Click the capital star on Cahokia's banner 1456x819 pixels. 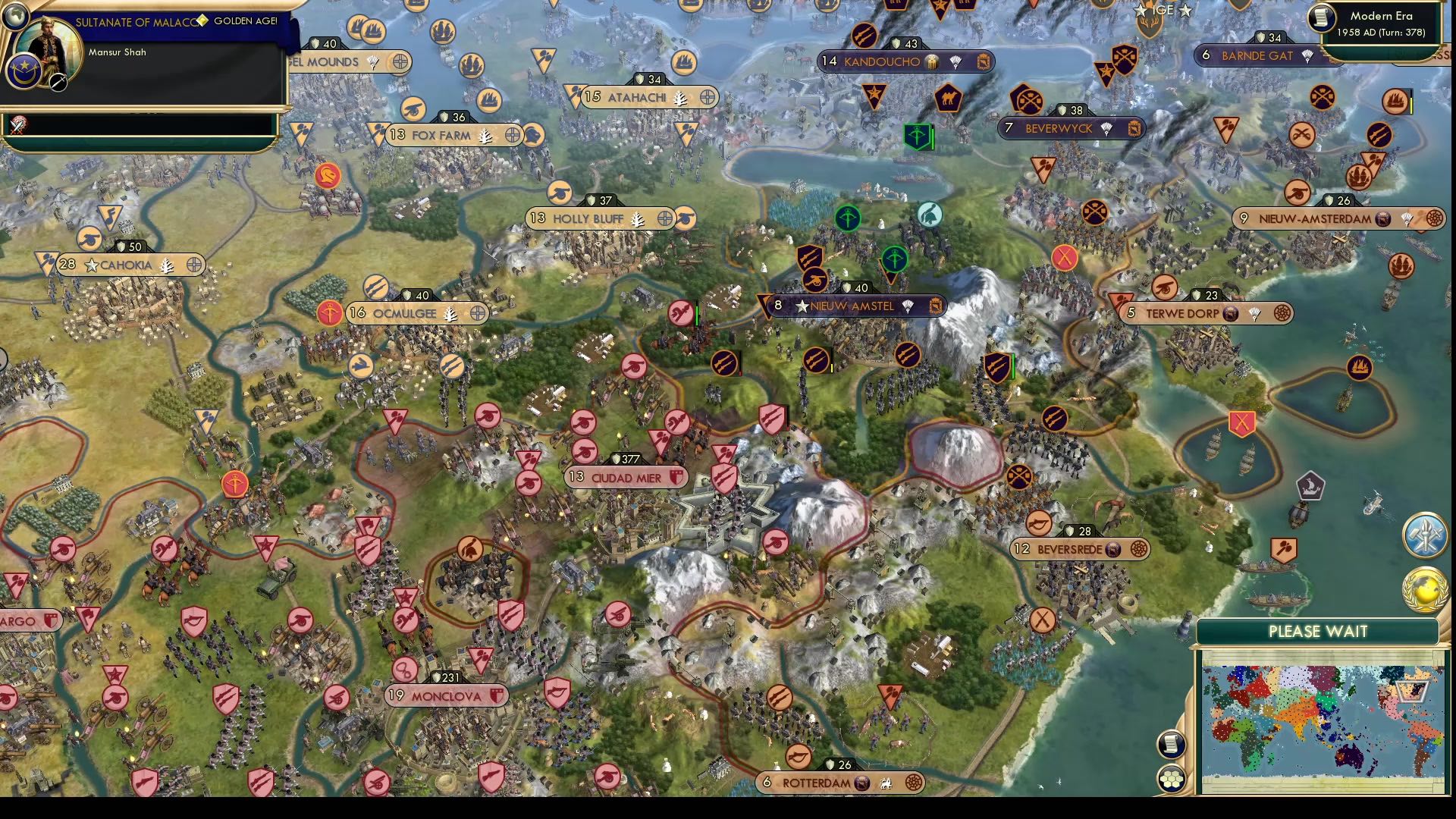[x=92, y=265]
